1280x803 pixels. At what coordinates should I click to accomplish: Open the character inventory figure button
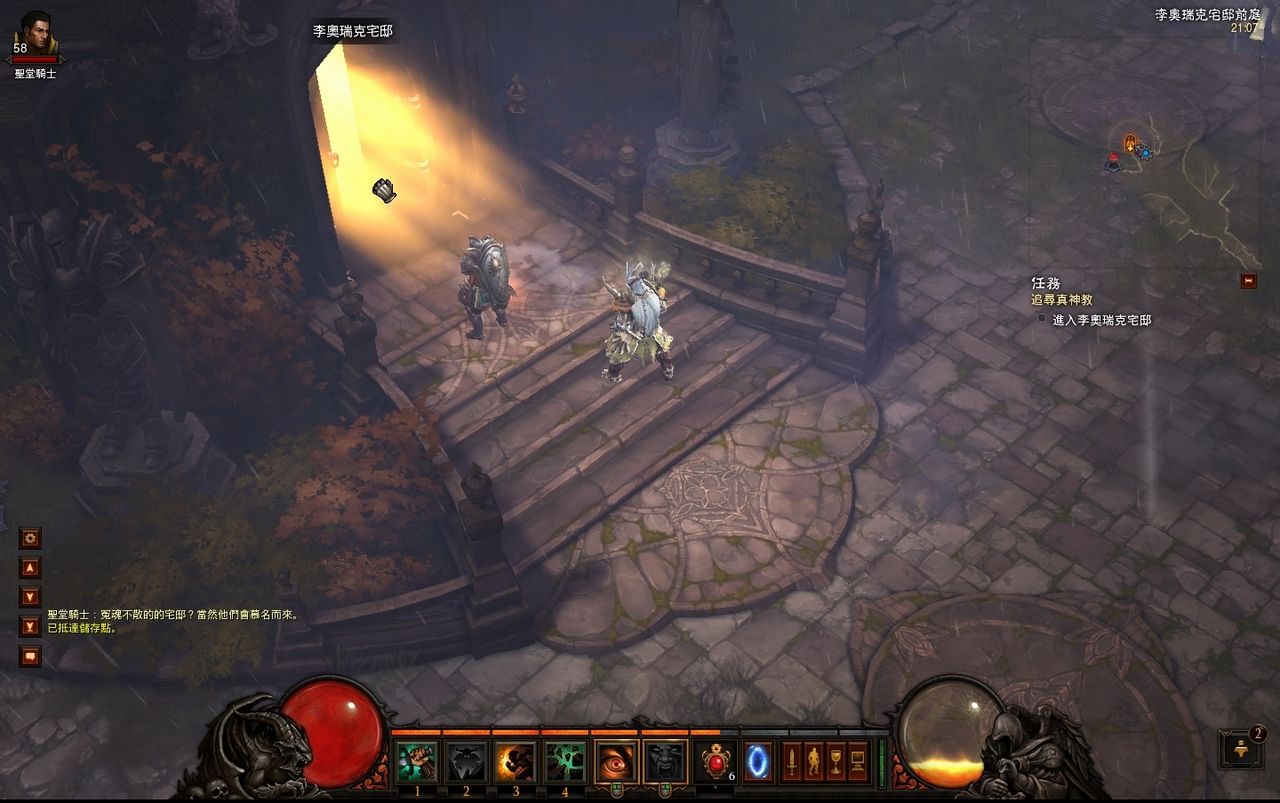[814, 762]
